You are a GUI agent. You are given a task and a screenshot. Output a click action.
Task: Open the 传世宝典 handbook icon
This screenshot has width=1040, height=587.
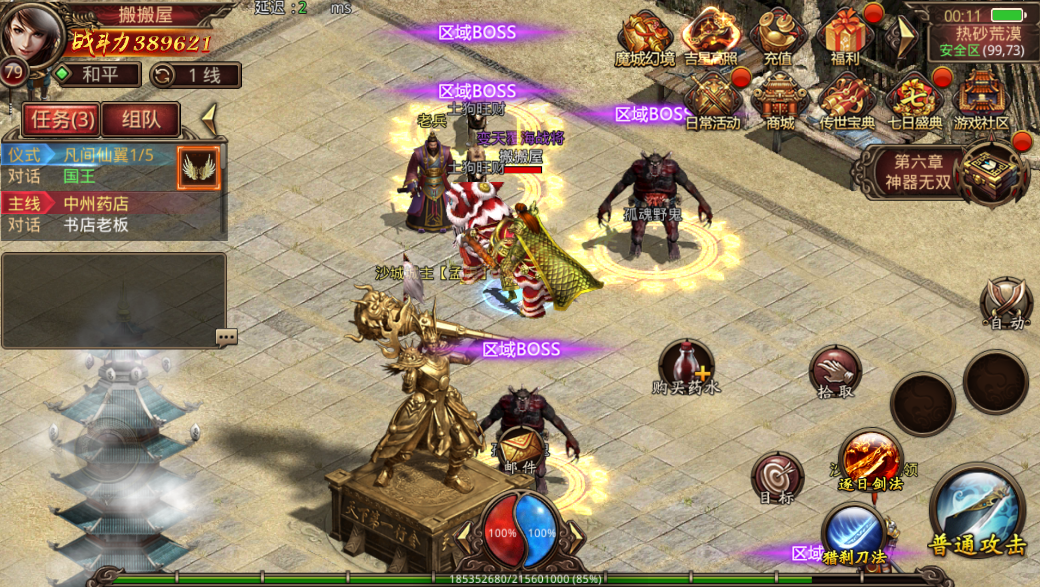[x=848, y=102]
